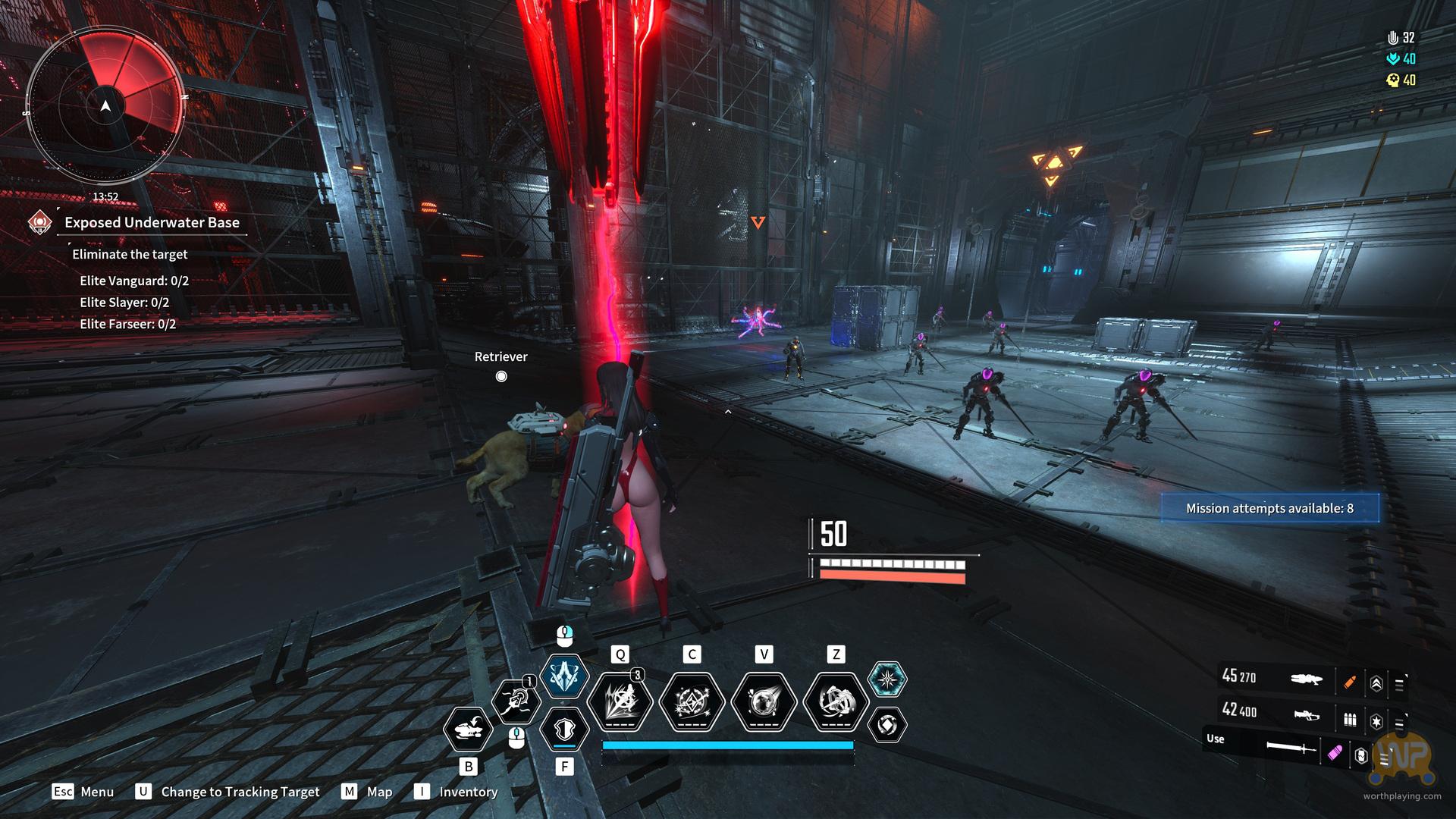Choose Change to Tracking Target option

(227, 792)
